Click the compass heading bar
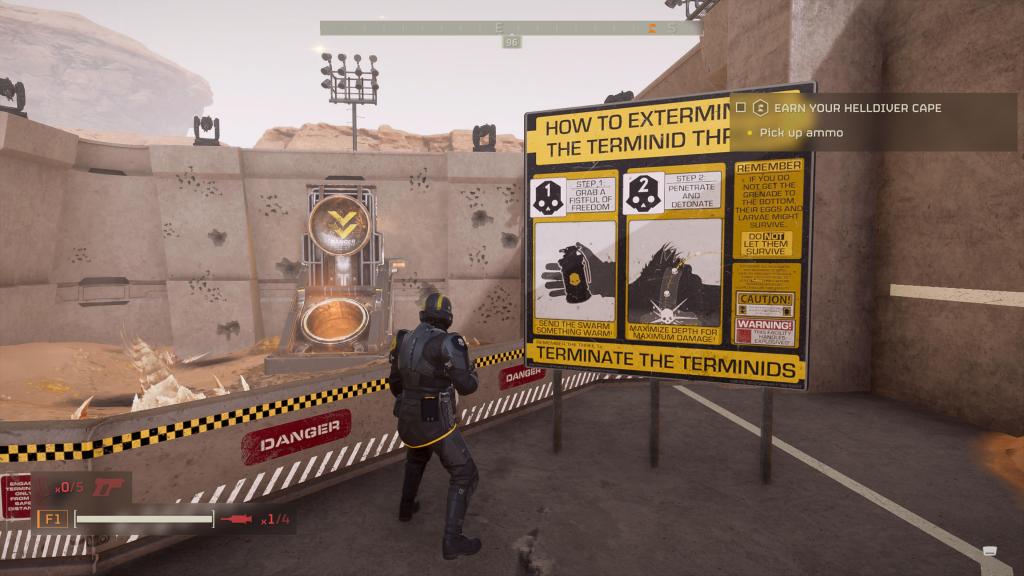1024x576 pixels. 511,28
